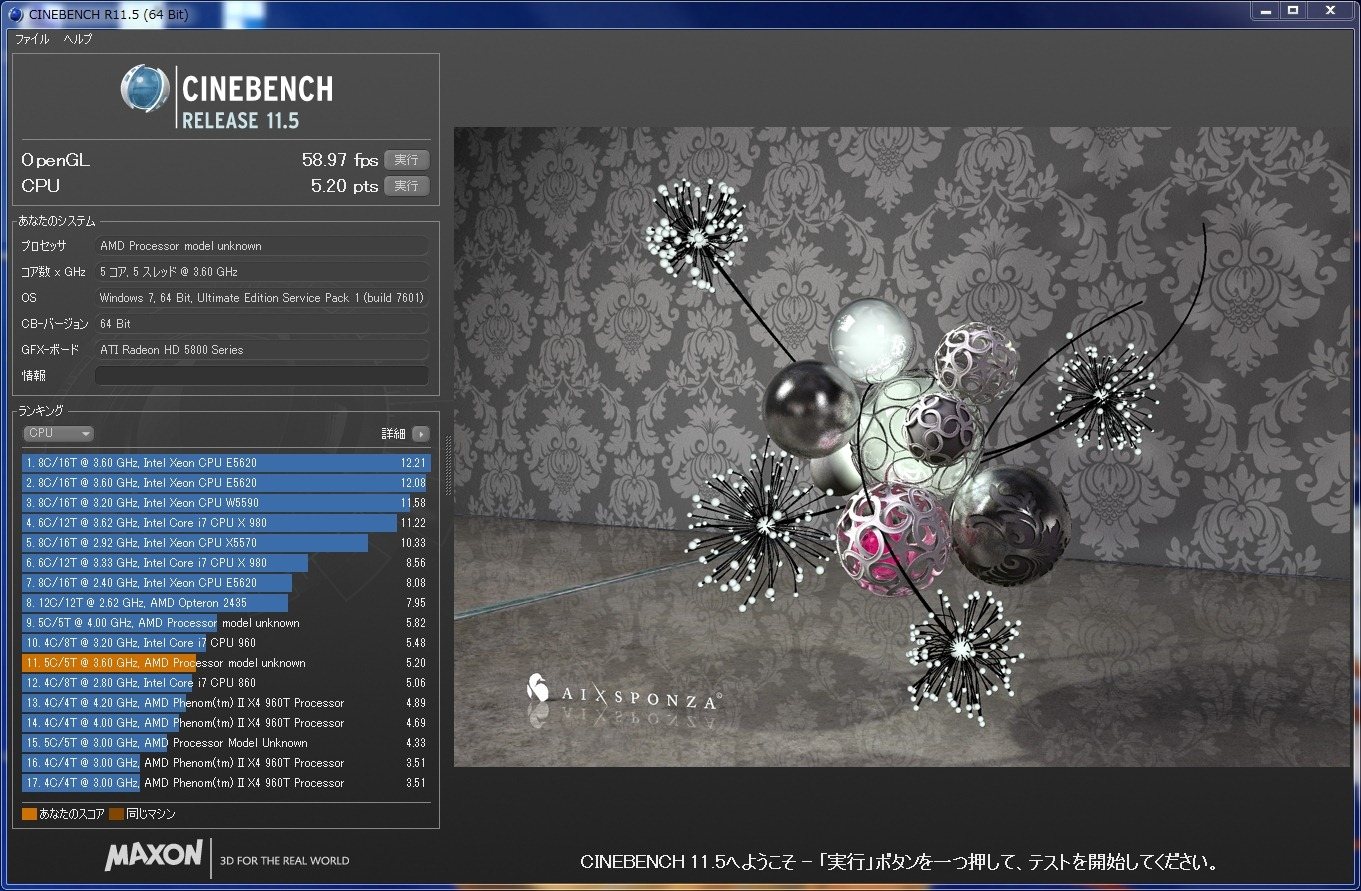Viewport: 1361px width, 891px height.
Task: Select the highlighted orange 5.20 score row
Action: (225, 663)
